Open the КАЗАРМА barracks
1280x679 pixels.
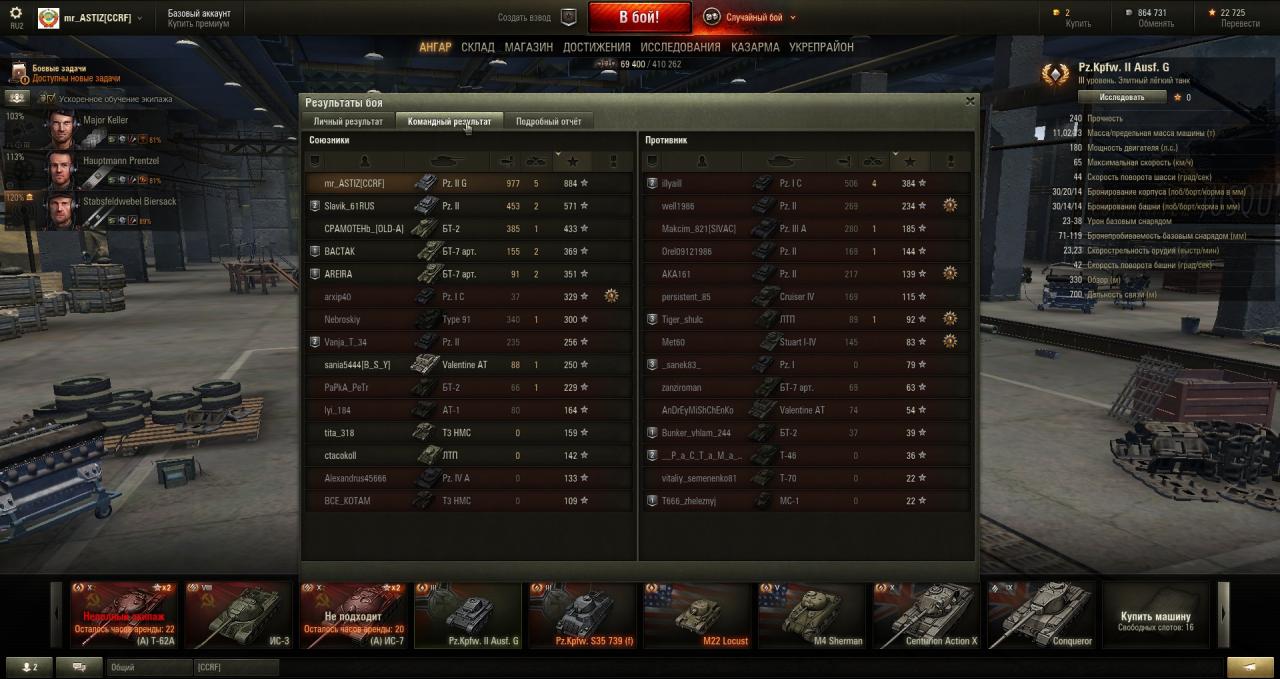tap(755, 47)
